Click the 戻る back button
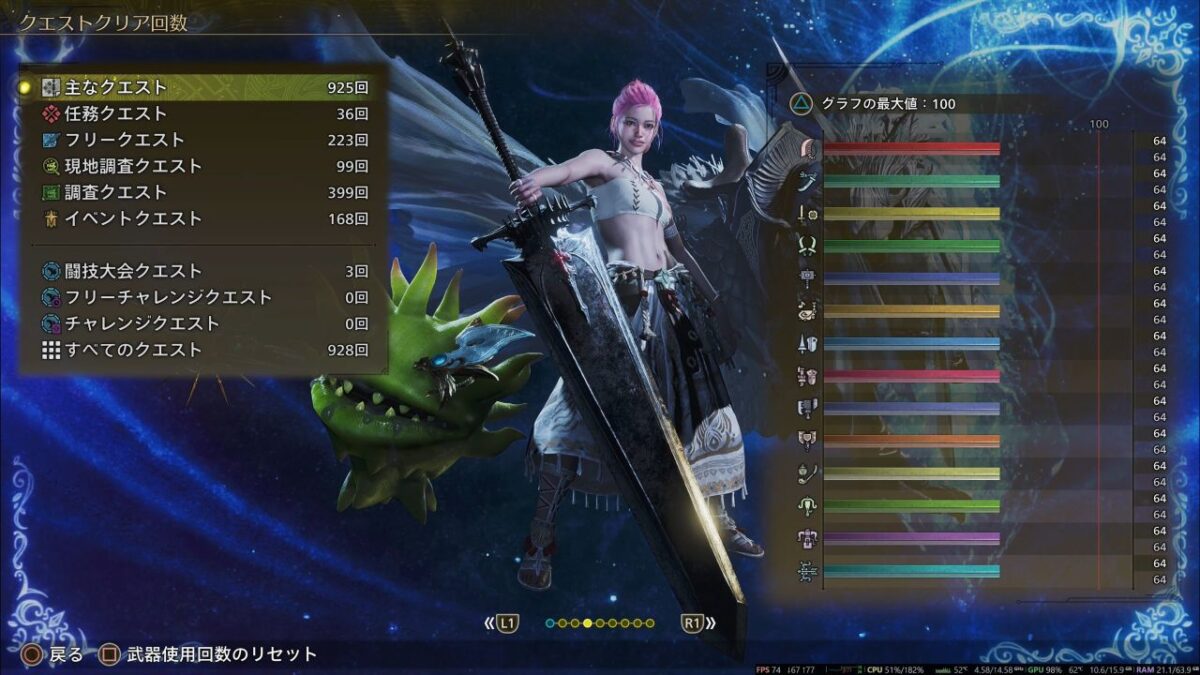 click(49, 655)
